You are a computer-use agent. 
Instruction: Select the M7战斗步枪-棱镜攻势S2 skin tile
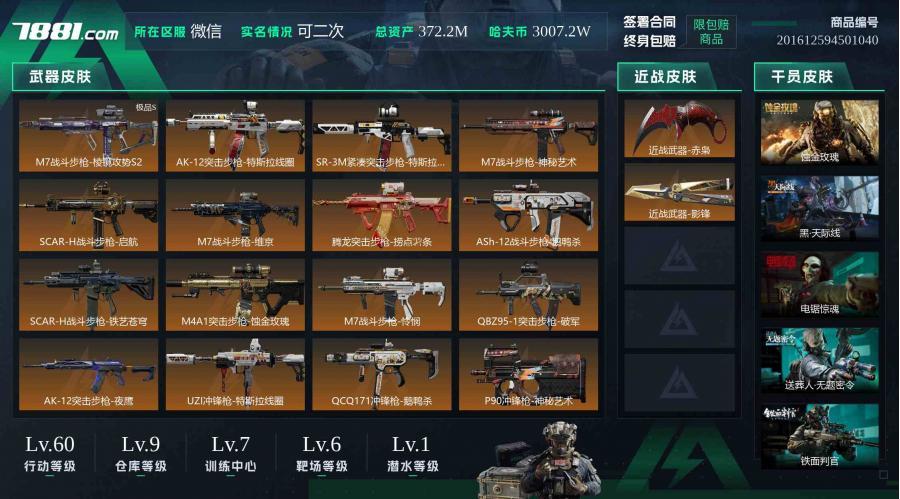coord(88,134)
